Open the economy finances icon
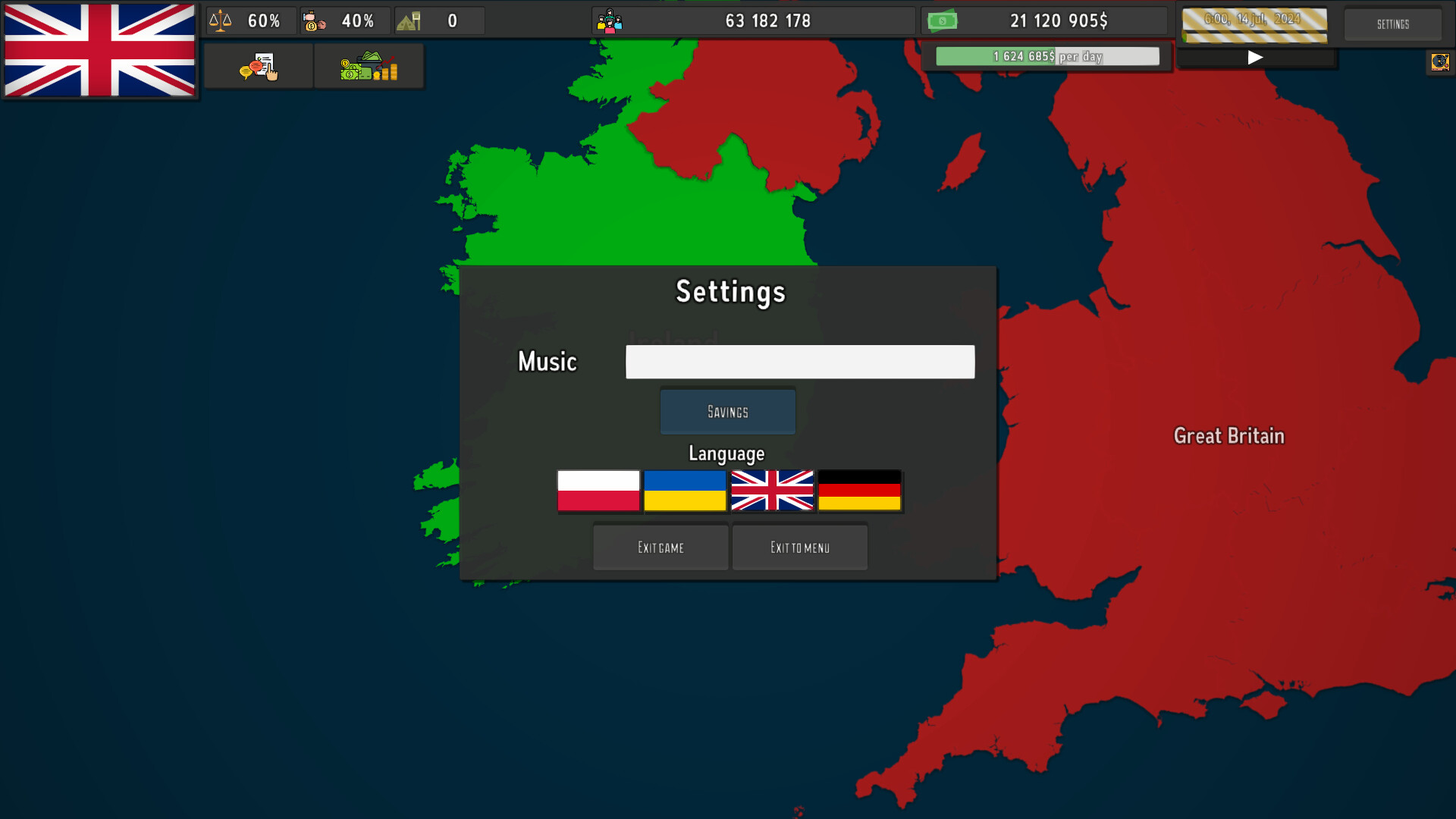This screenshot has height=819, width=1456. pos(369,66)
